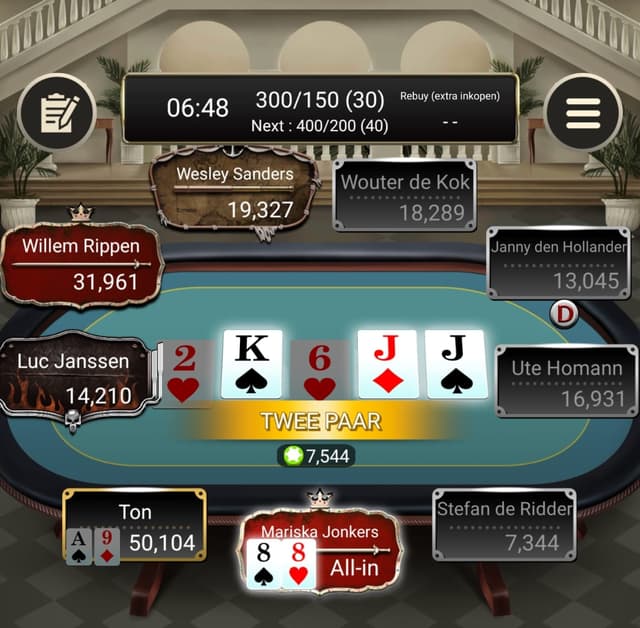Tap Janny den Hollander's player panel
The image size is (640, 628).
559,263
